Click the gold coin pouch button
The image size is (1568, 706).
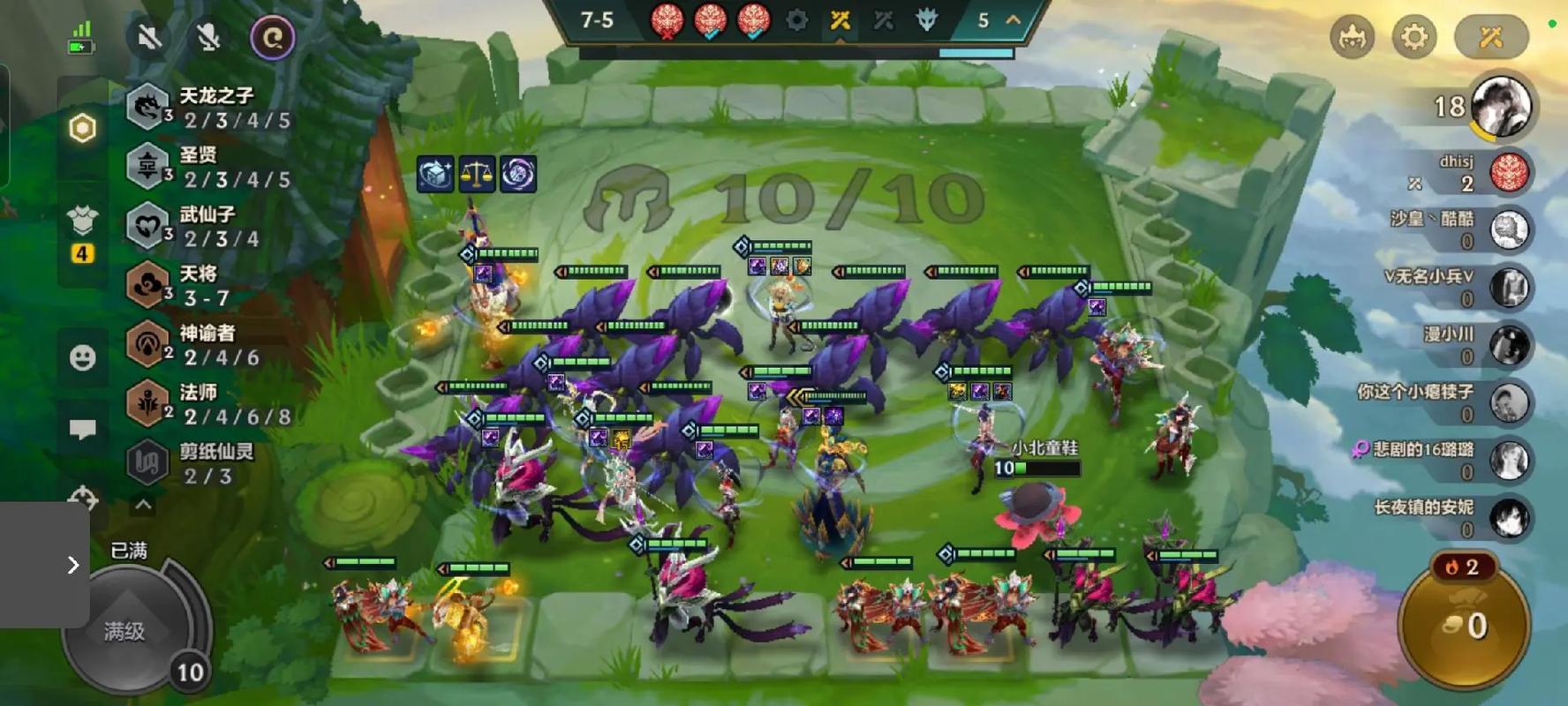[1465, 627]
